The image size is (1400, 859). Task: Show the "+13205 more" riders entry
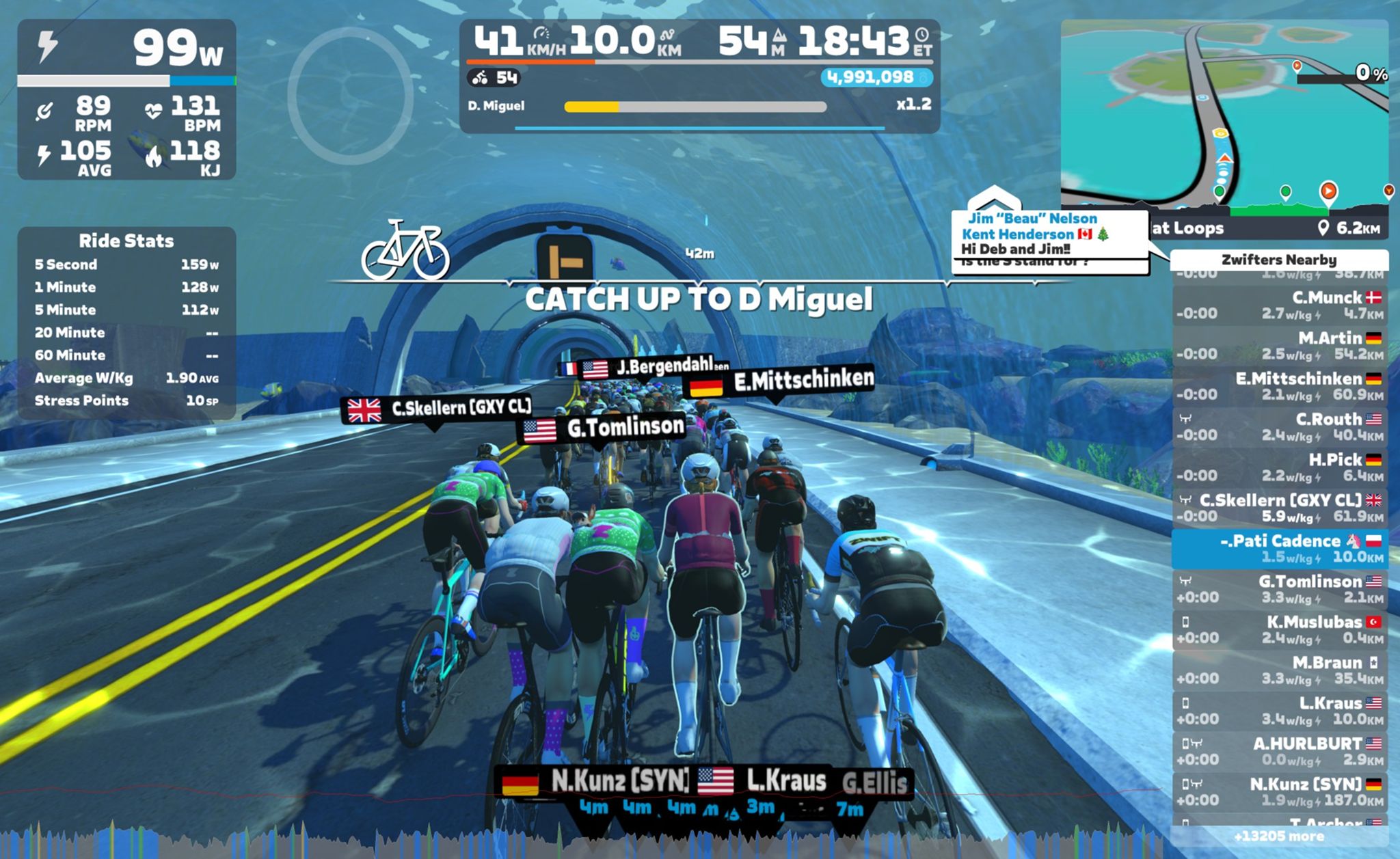[1278, 836]
